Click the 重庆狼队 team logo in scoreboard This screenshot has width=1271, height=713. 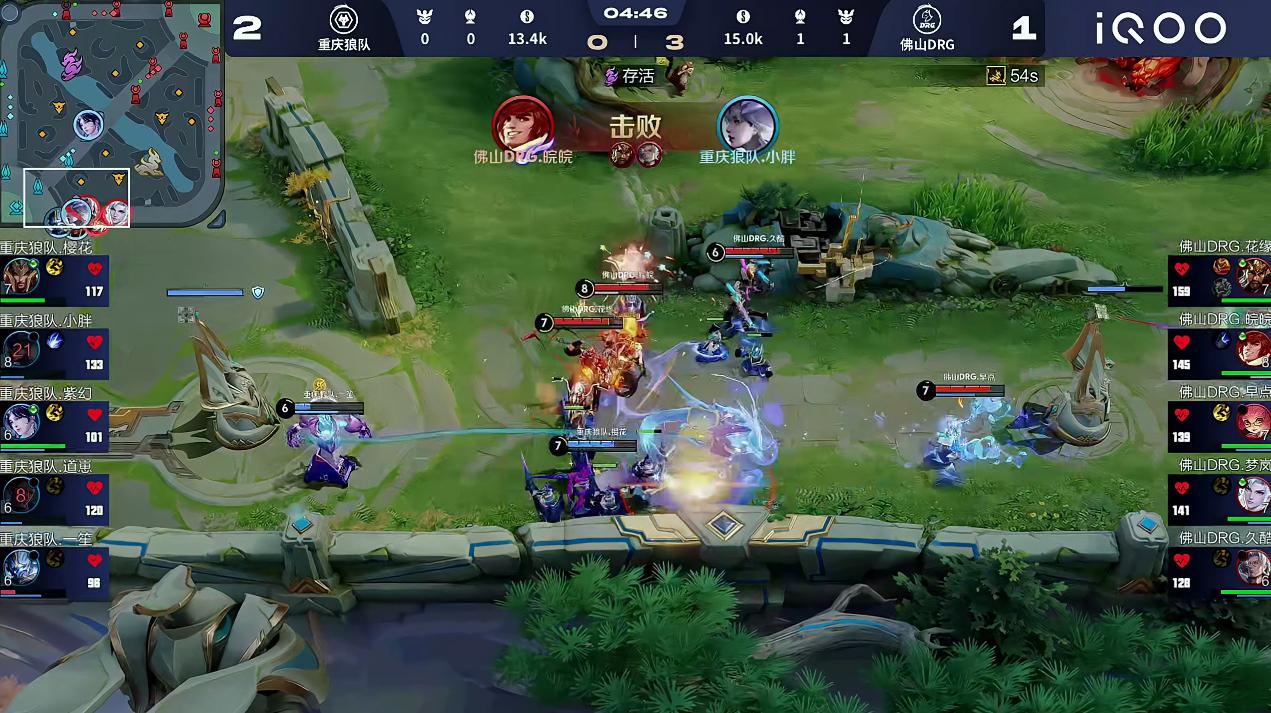344,19
